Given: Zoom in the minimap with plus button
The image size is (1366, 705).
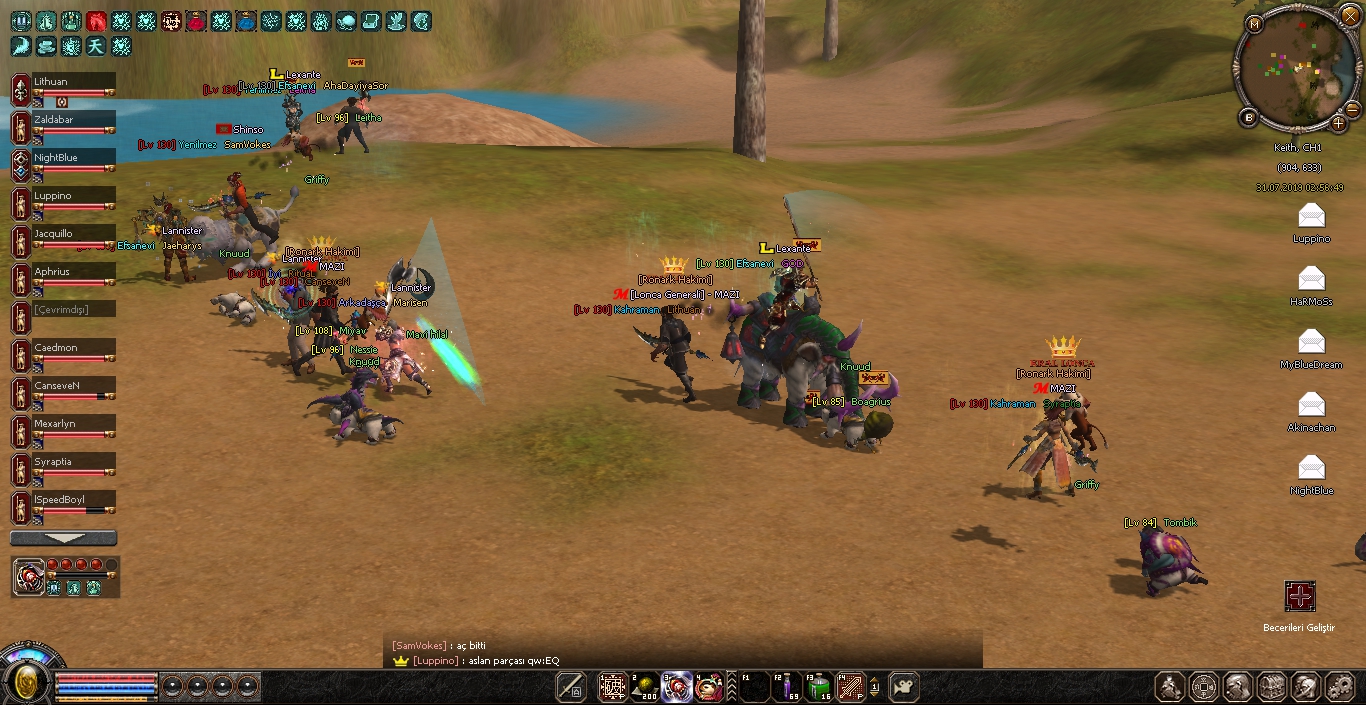Looking at the screenshot, I should tap(1339, 123).
